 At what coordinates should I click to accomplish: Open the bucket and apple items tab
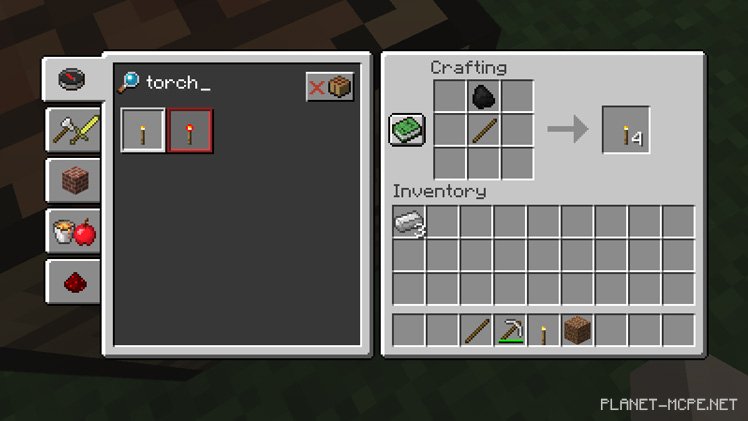(x=74, y=232)
